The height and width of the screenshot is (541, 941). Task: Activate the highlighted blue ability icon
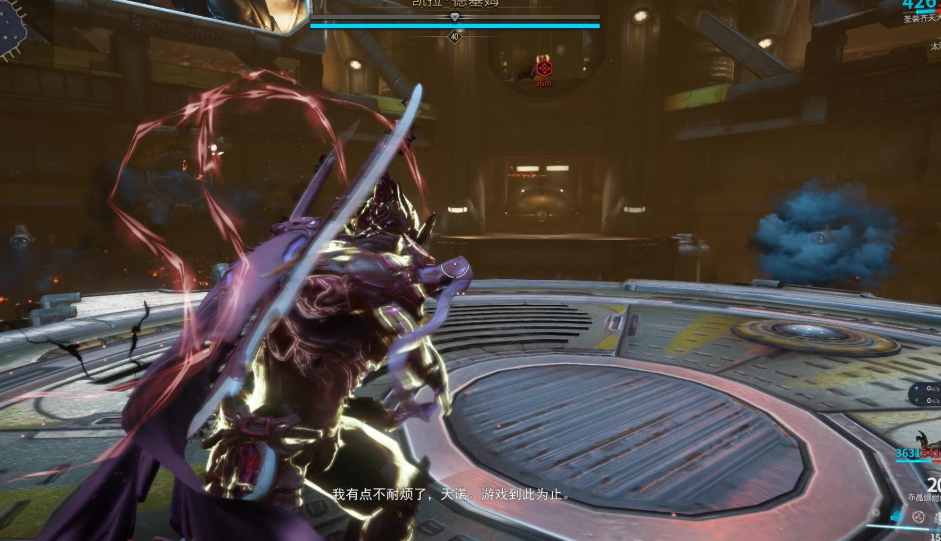coord(896,516)
